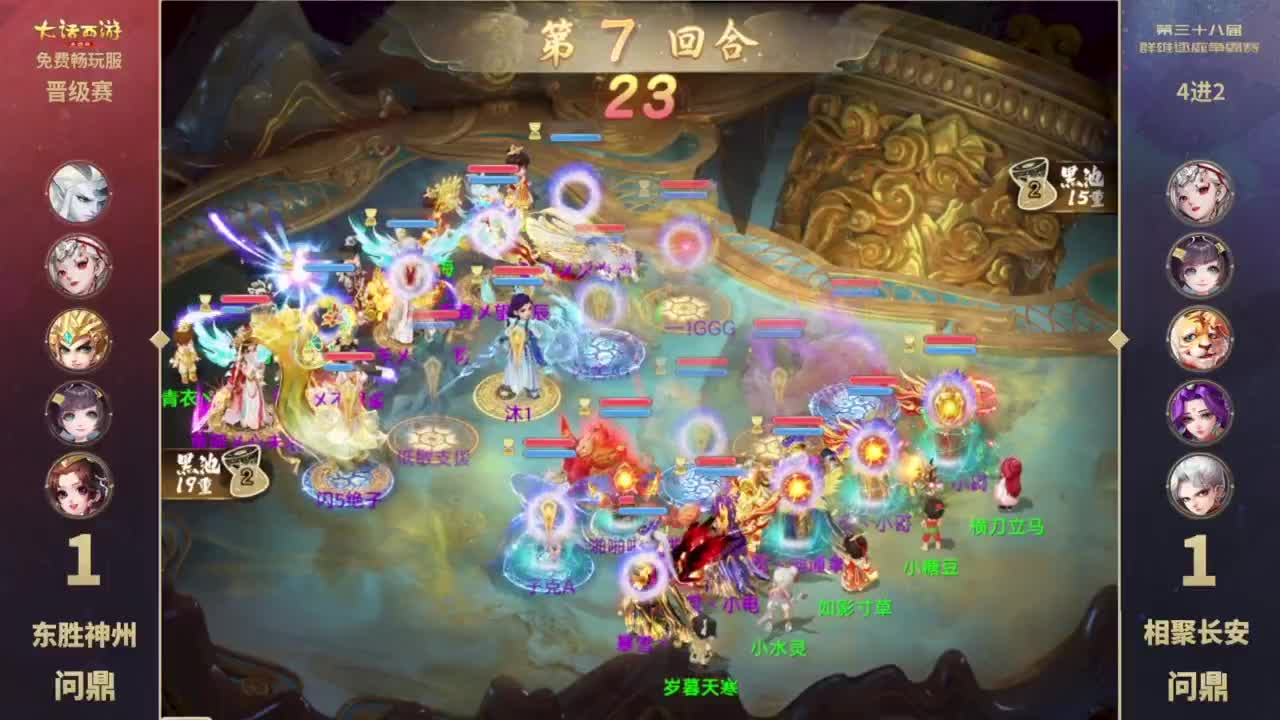This screenshot has height=720, width=1280.
Task: Expand the left diamond arrow at screen edge
Action: [160, 340]
